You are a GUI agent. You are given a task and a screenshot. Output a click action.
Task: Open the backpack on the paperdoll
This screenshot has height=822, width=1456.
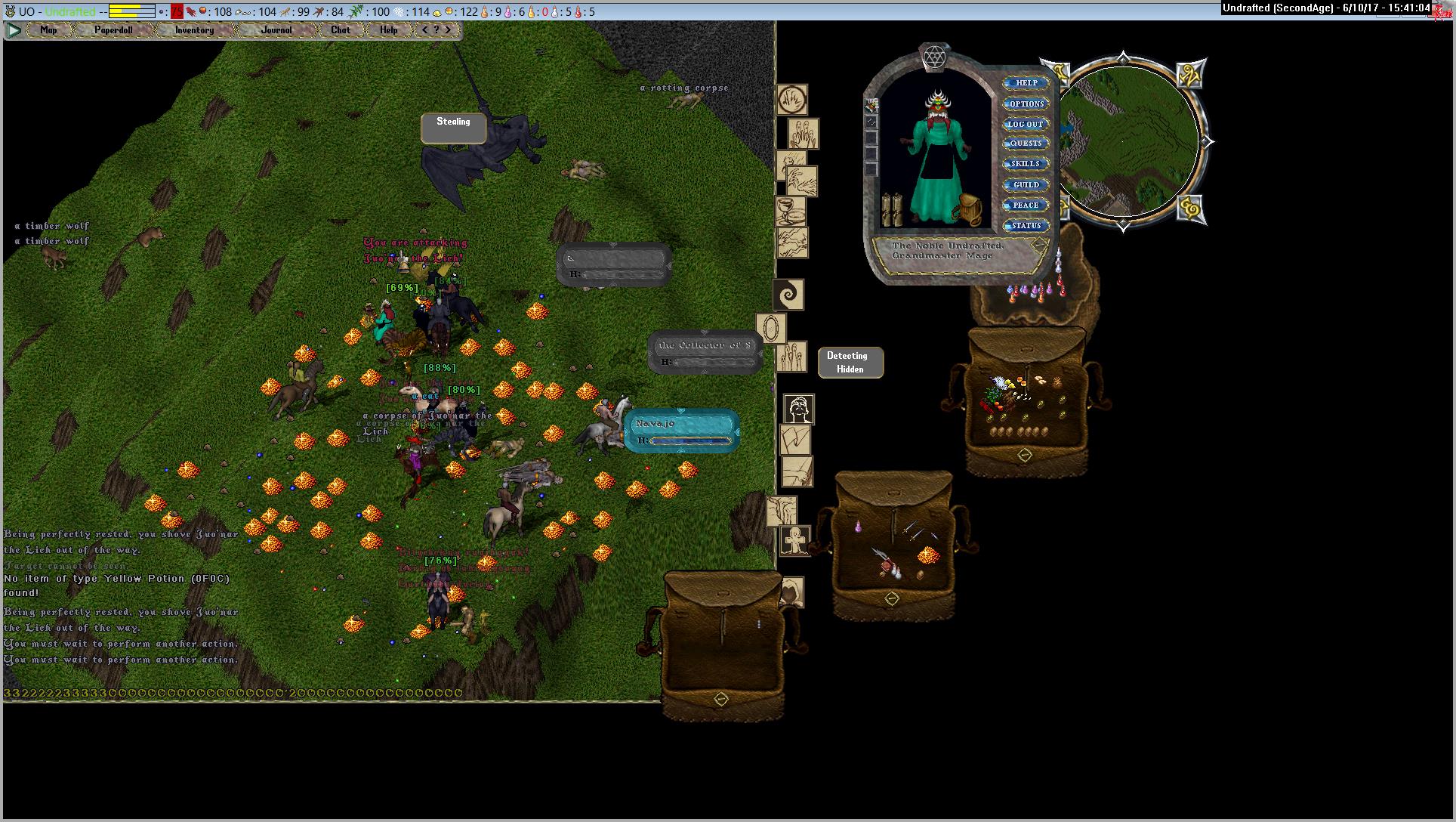[967, 207]
